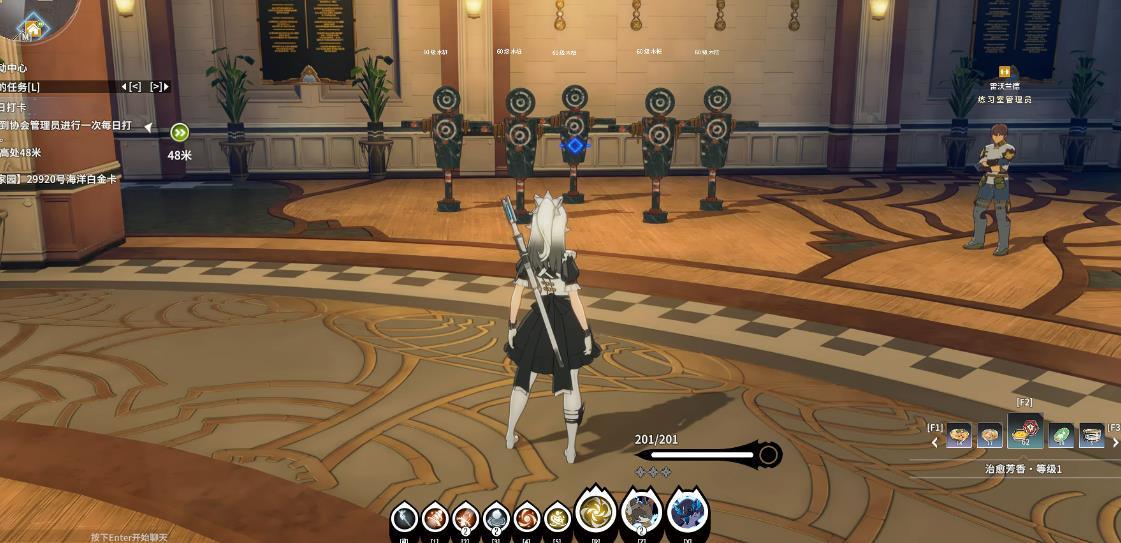This screenshot has width=1121, height=543.
Task: Activate the blue creature companion skill
Action: pos(687,513)
